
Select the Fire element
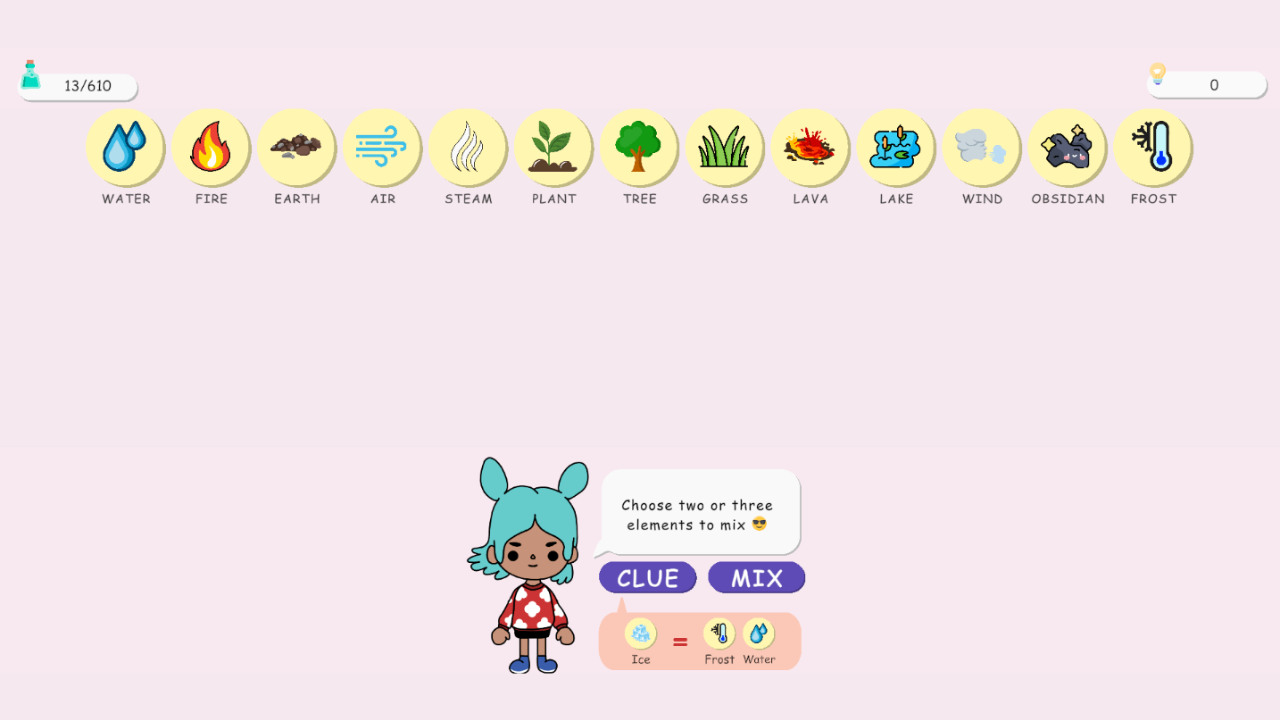pyautogui.click(x=211, y=148)
